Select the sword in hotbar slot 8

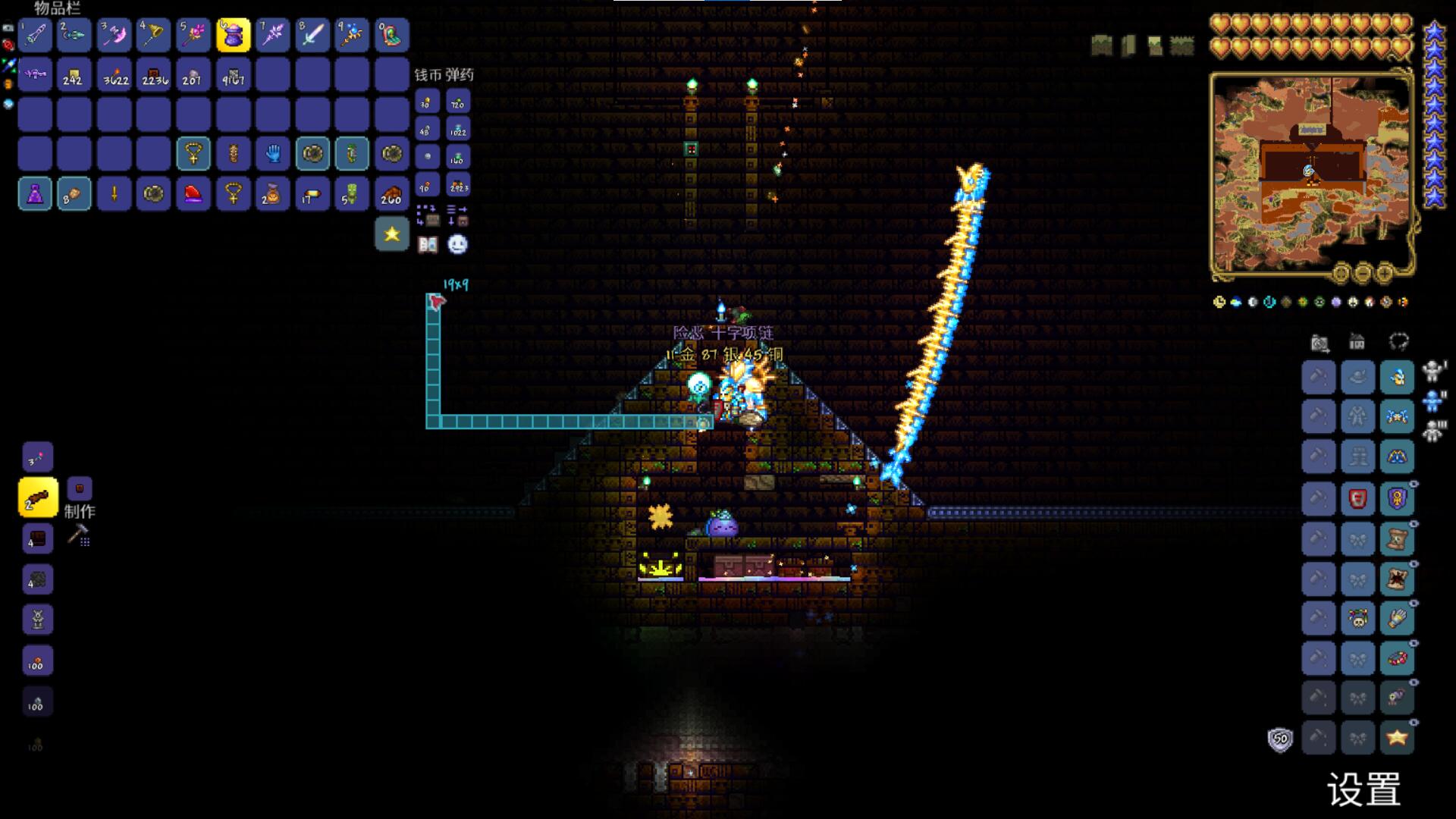click(x=312, y=35)
